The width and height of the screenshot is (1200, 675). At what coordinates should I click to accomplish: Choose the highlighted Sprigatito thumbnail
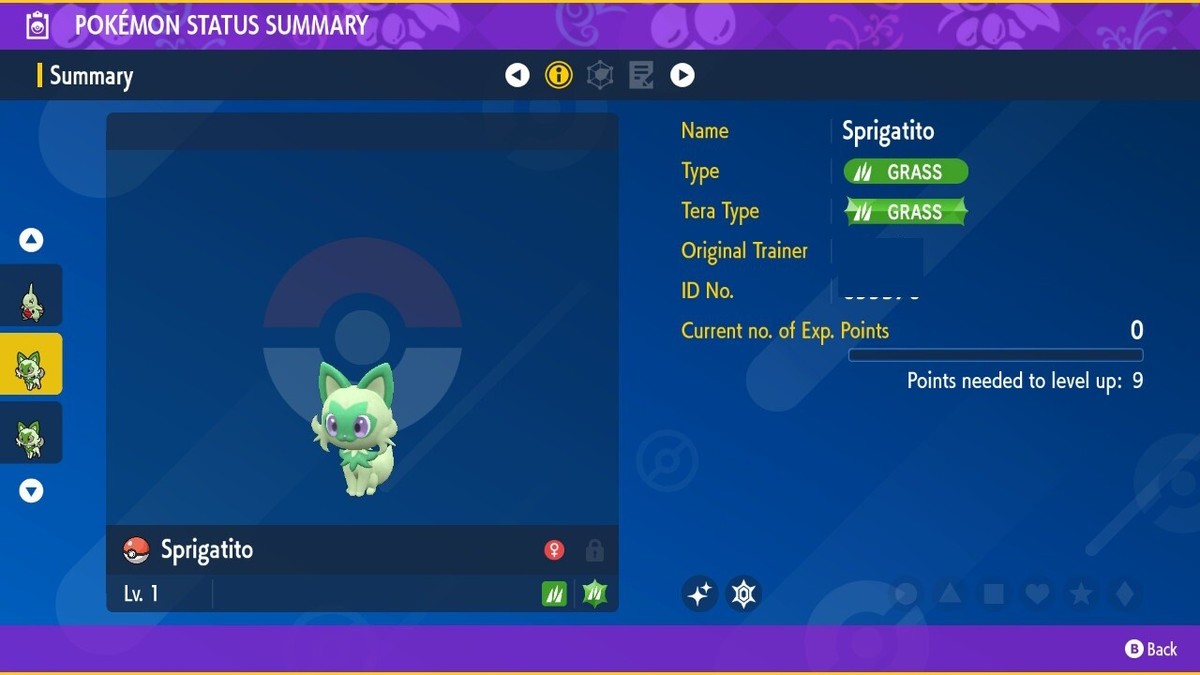30,365
